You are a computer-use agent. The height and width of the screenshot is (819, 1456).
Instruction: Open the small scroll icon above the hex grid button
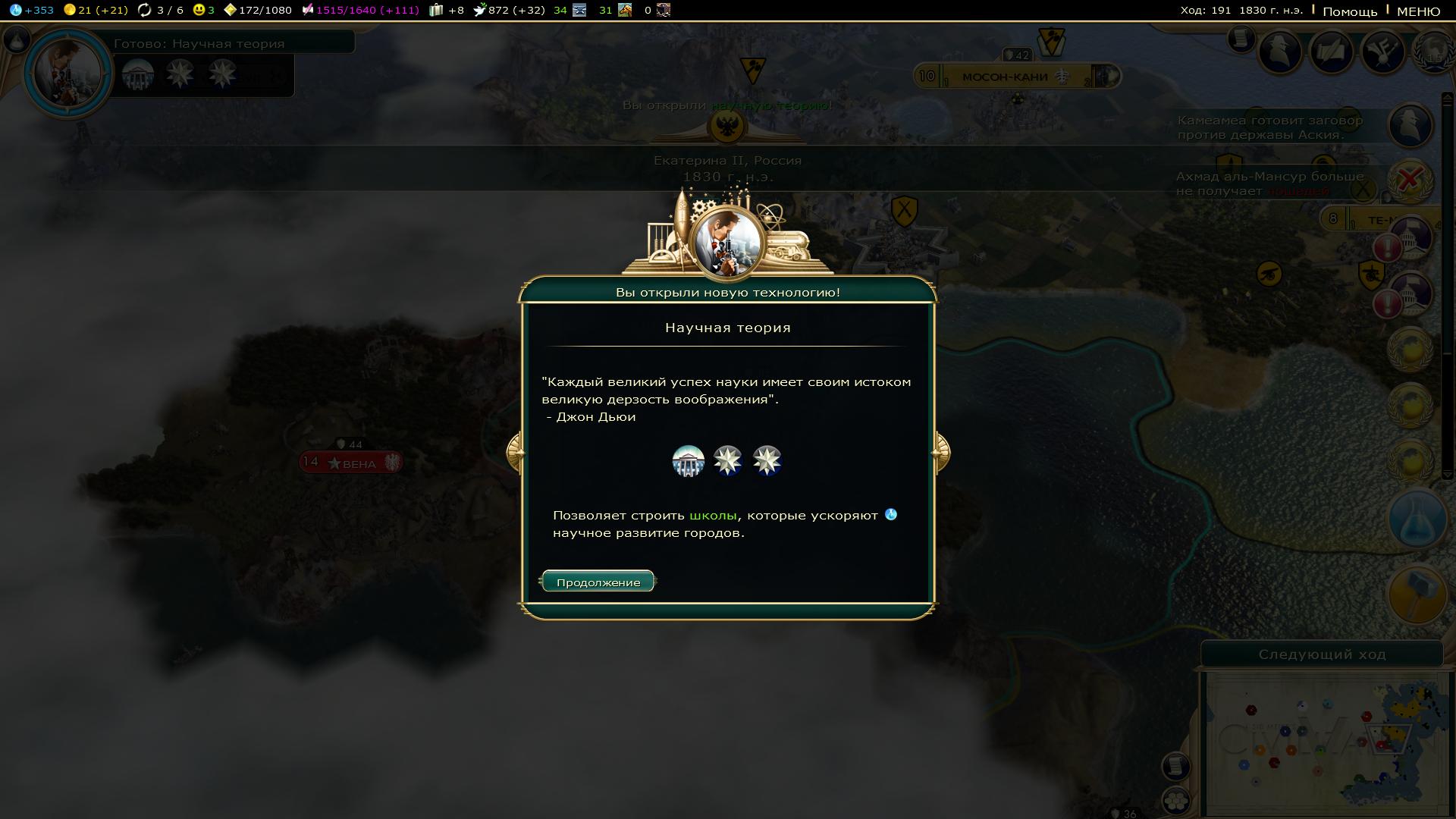pyautogui.click(x=1175, y=766)
